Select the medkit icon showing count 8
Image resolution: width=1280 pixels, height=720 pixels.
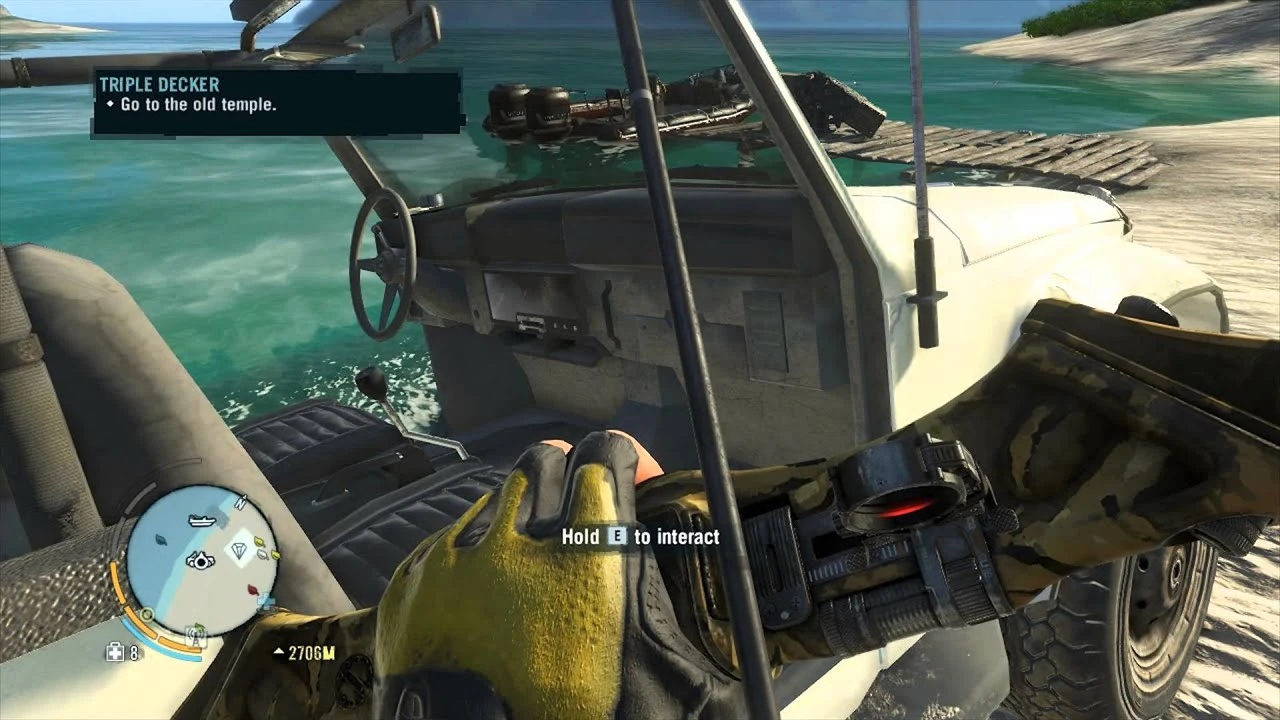click(114, 652)
